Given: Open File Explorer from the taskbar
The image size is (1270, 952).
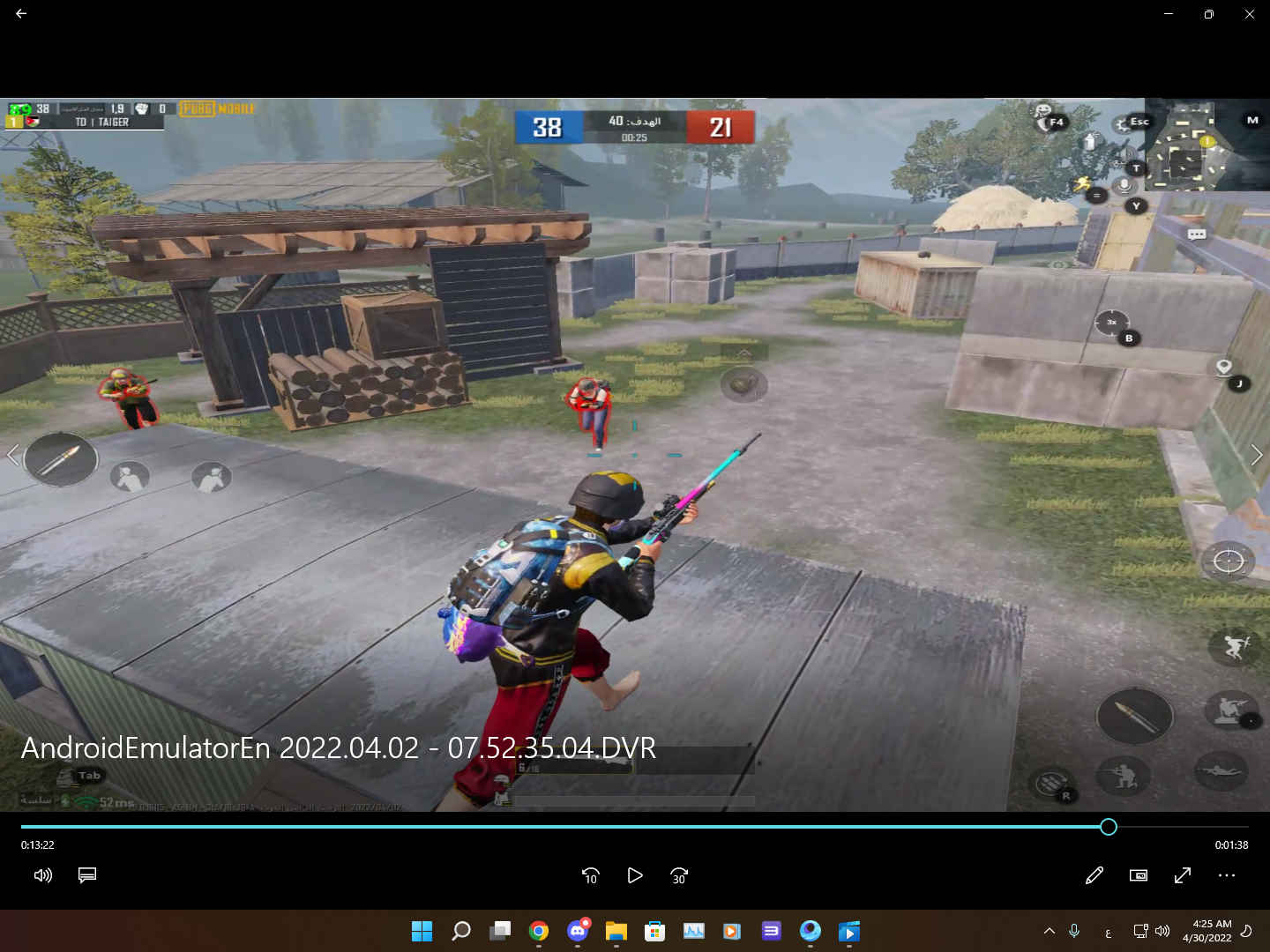Looking at the screenshot, I should click(x=616, y=931).
